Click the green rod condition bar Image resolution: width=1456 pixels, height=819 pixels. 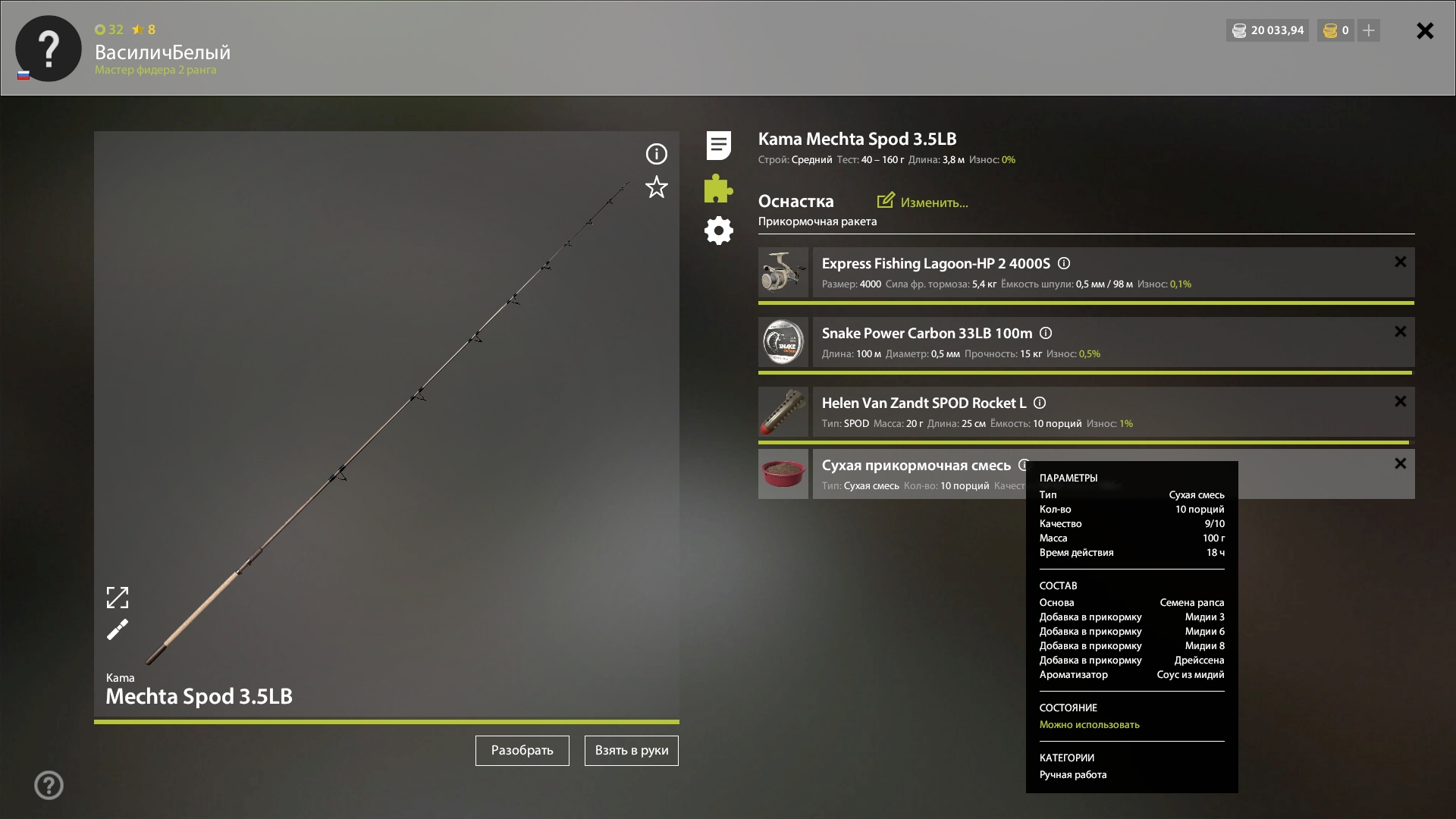387,722
